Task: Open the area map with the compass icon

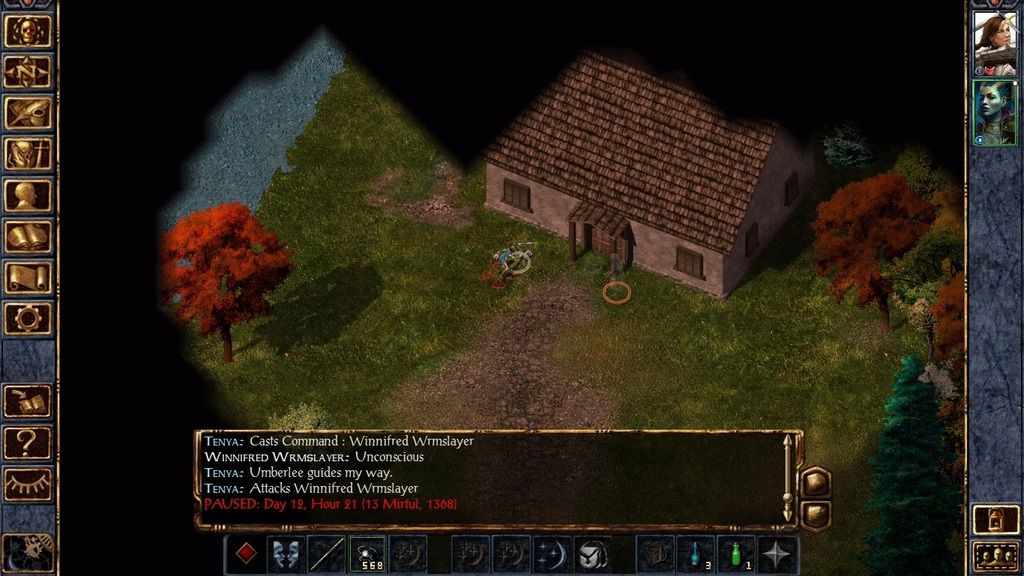Action: point(28,72)
